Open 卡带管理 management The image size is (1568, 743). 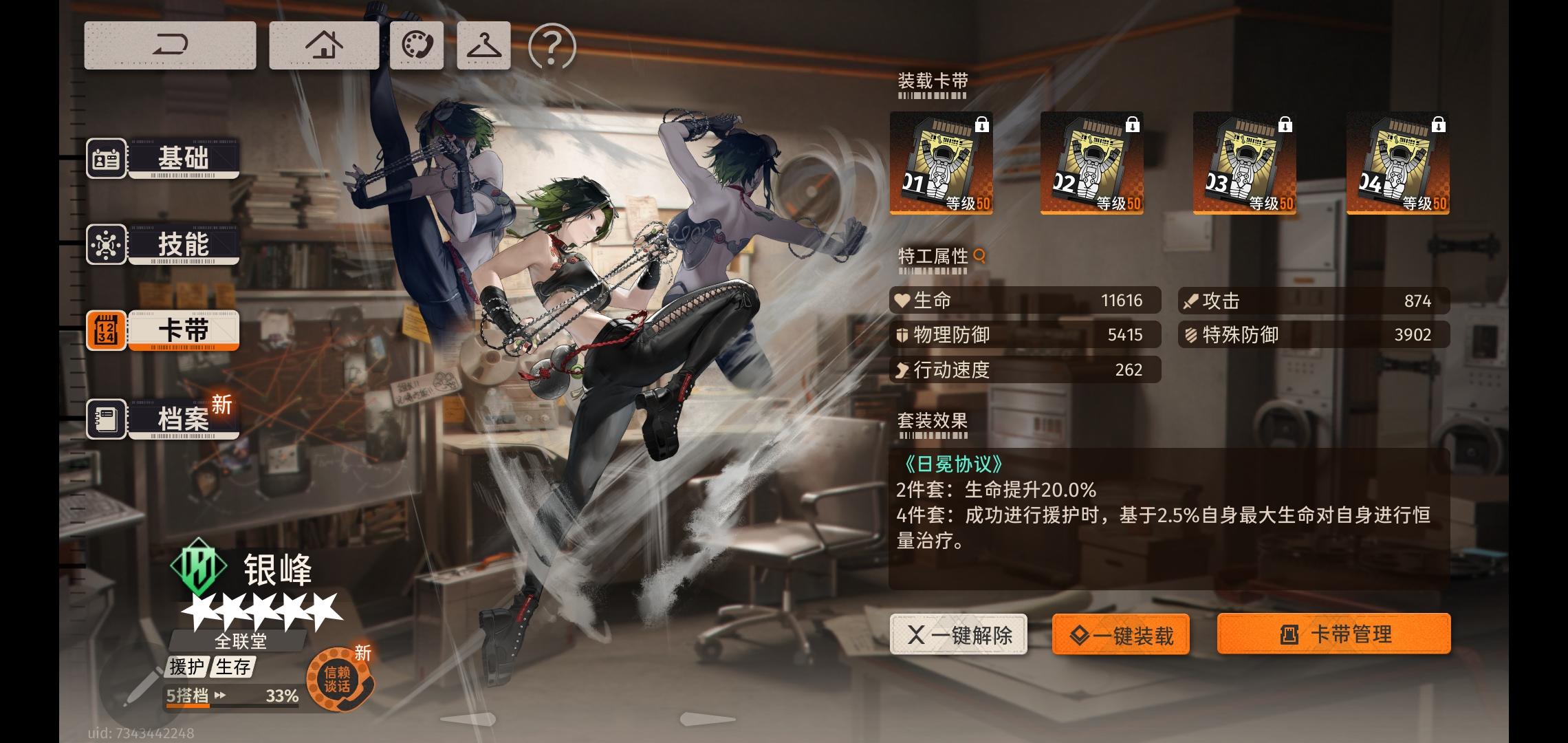(x=1333, y=634)
